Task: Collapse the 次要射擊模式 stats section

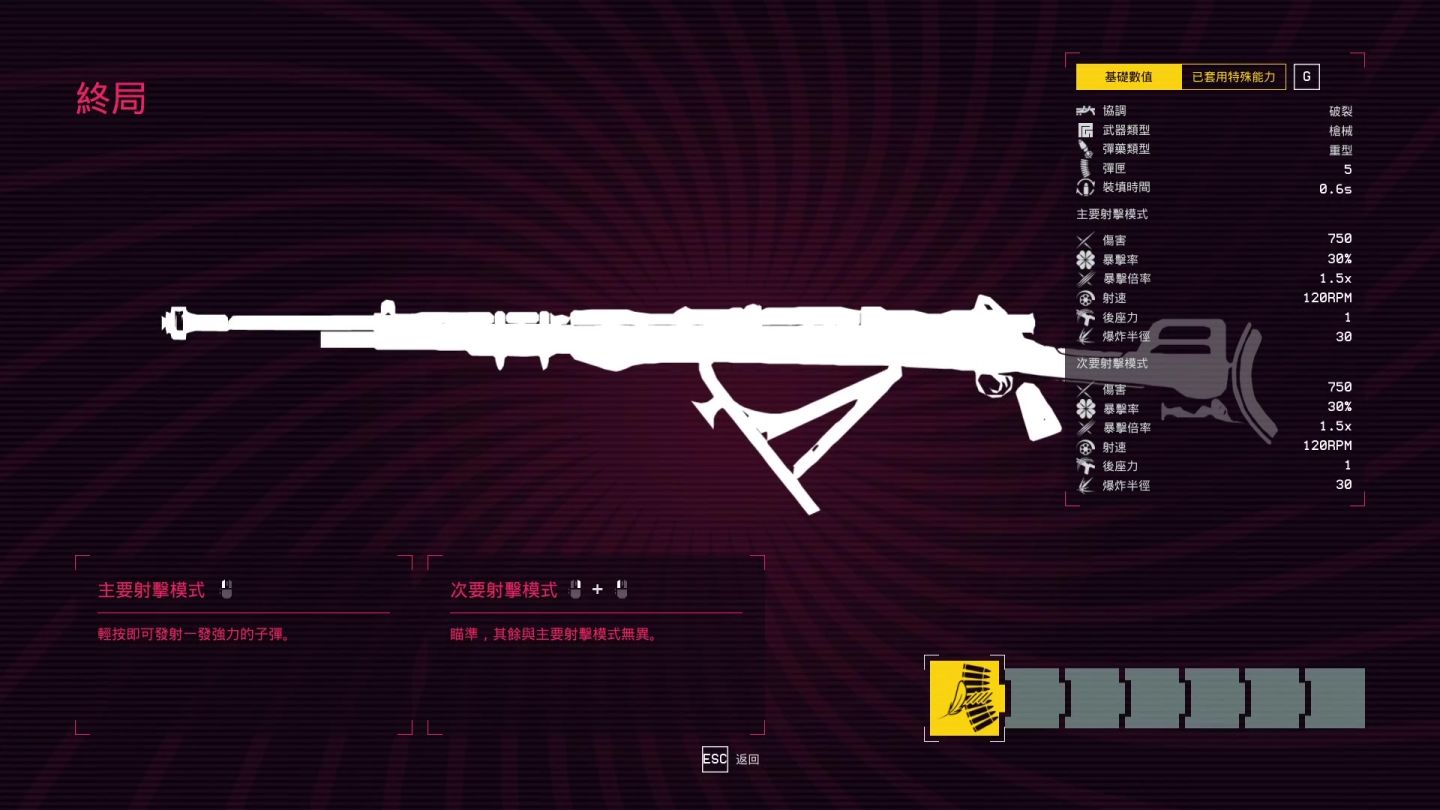Action: [x=1110, y=364]
